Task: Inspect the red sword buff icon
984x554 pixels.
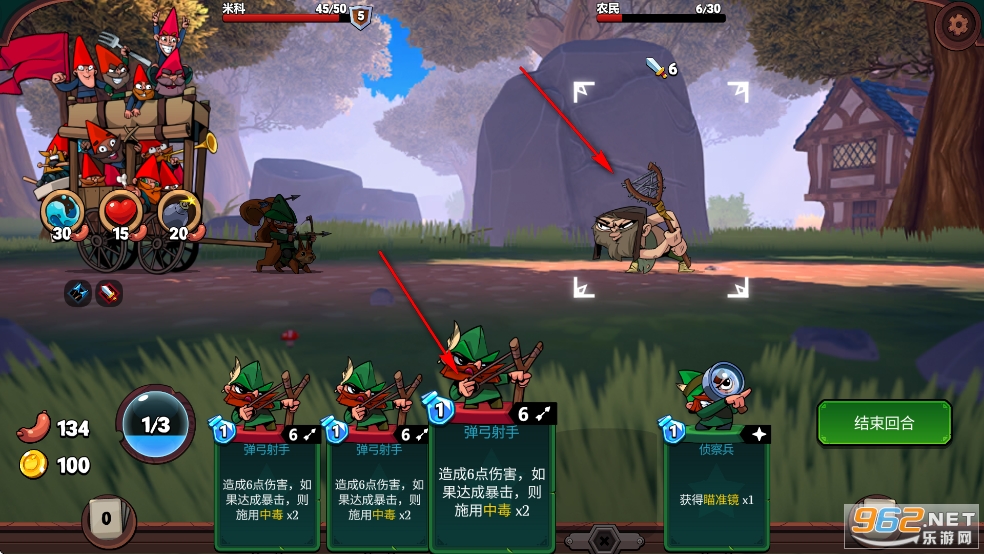Action: click(x=108, y=293)
